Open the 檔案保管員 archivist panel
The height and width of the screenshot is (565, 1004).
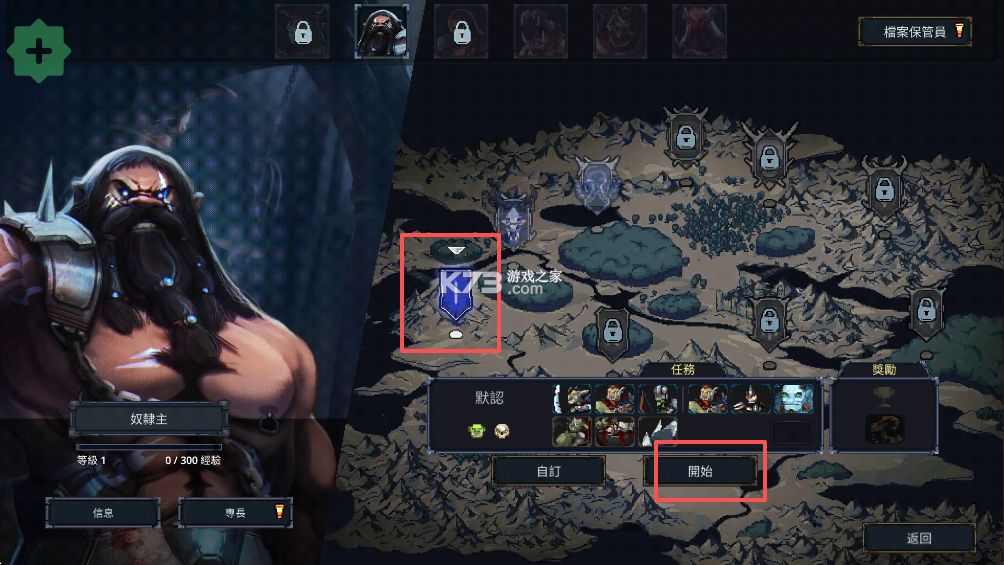(x=915, y=31)
